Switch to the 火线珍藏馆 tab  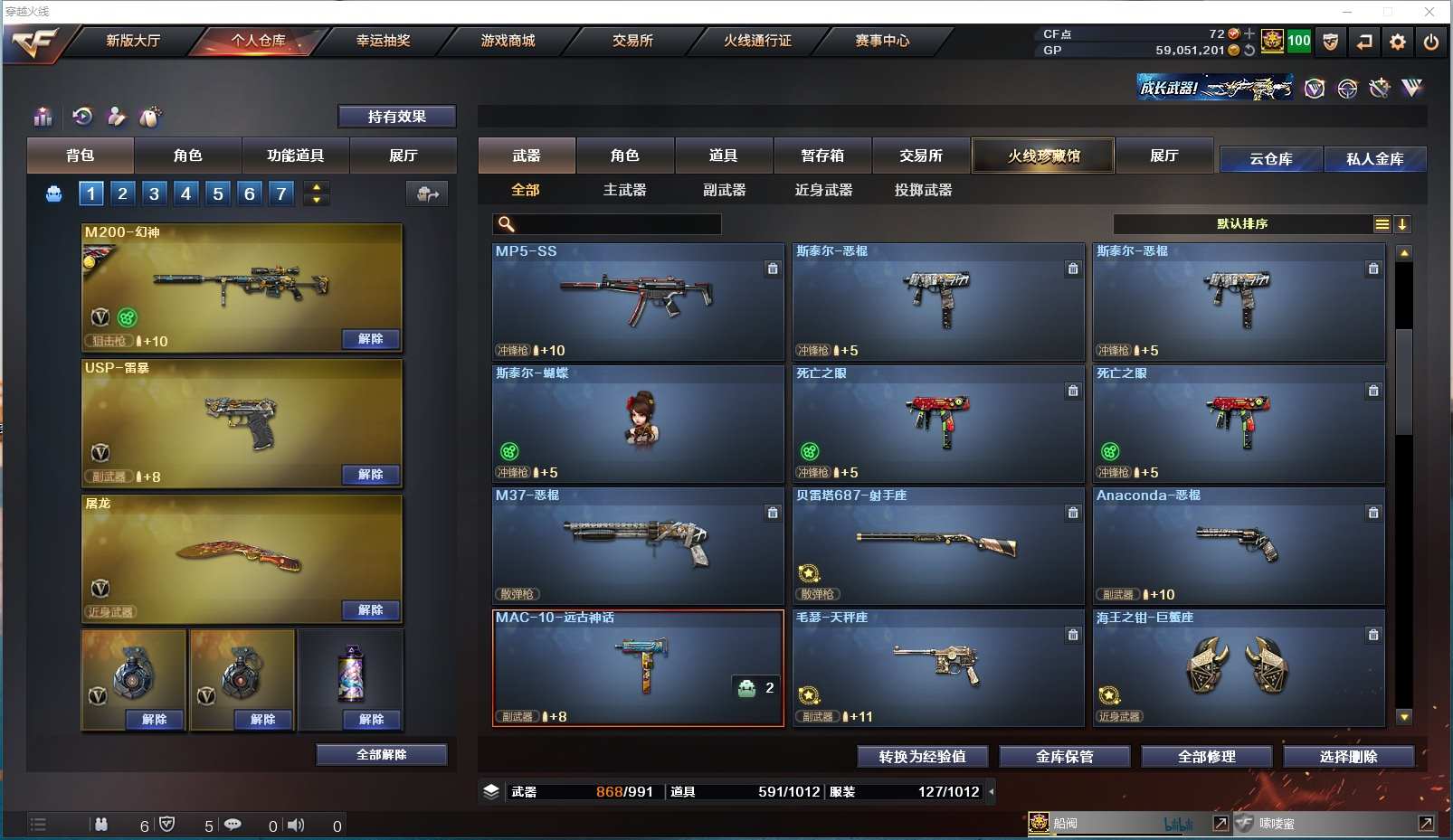click(x=1043, y=156)
